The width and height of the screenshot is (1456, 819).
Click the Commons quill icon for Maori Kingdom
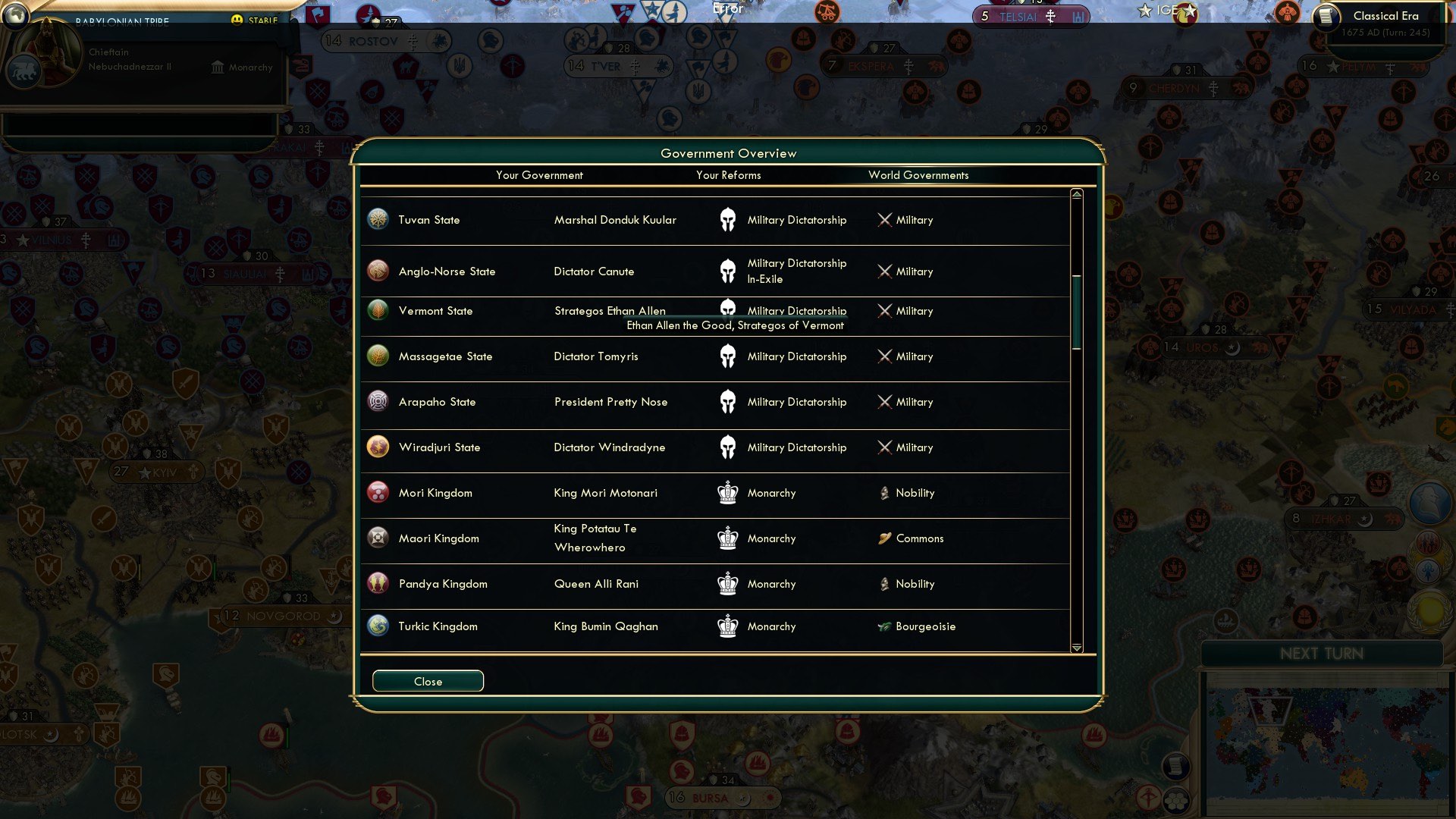[884, 538]
